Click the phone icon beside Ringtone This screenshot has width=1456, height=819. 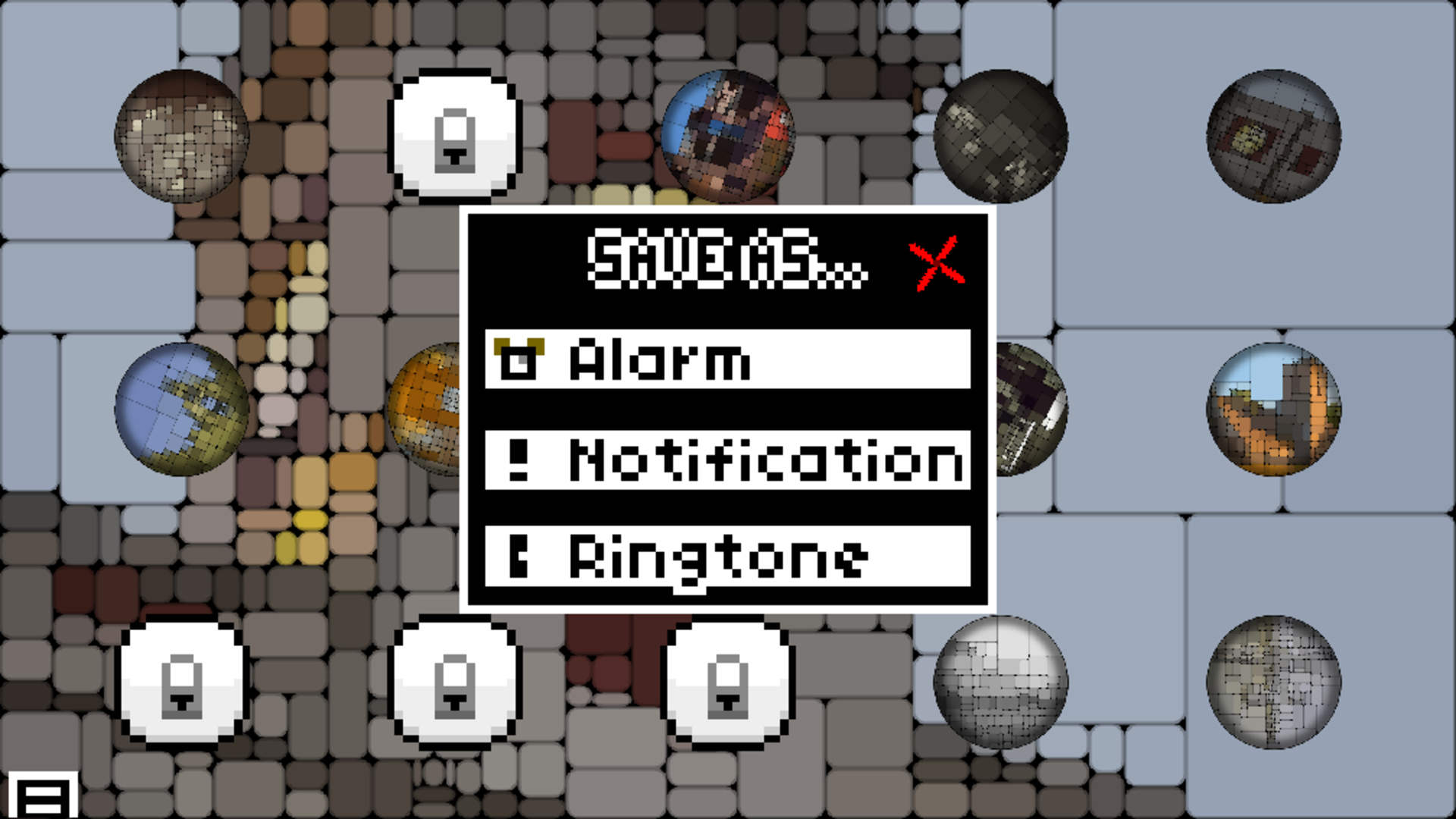(x=518, y=559)
